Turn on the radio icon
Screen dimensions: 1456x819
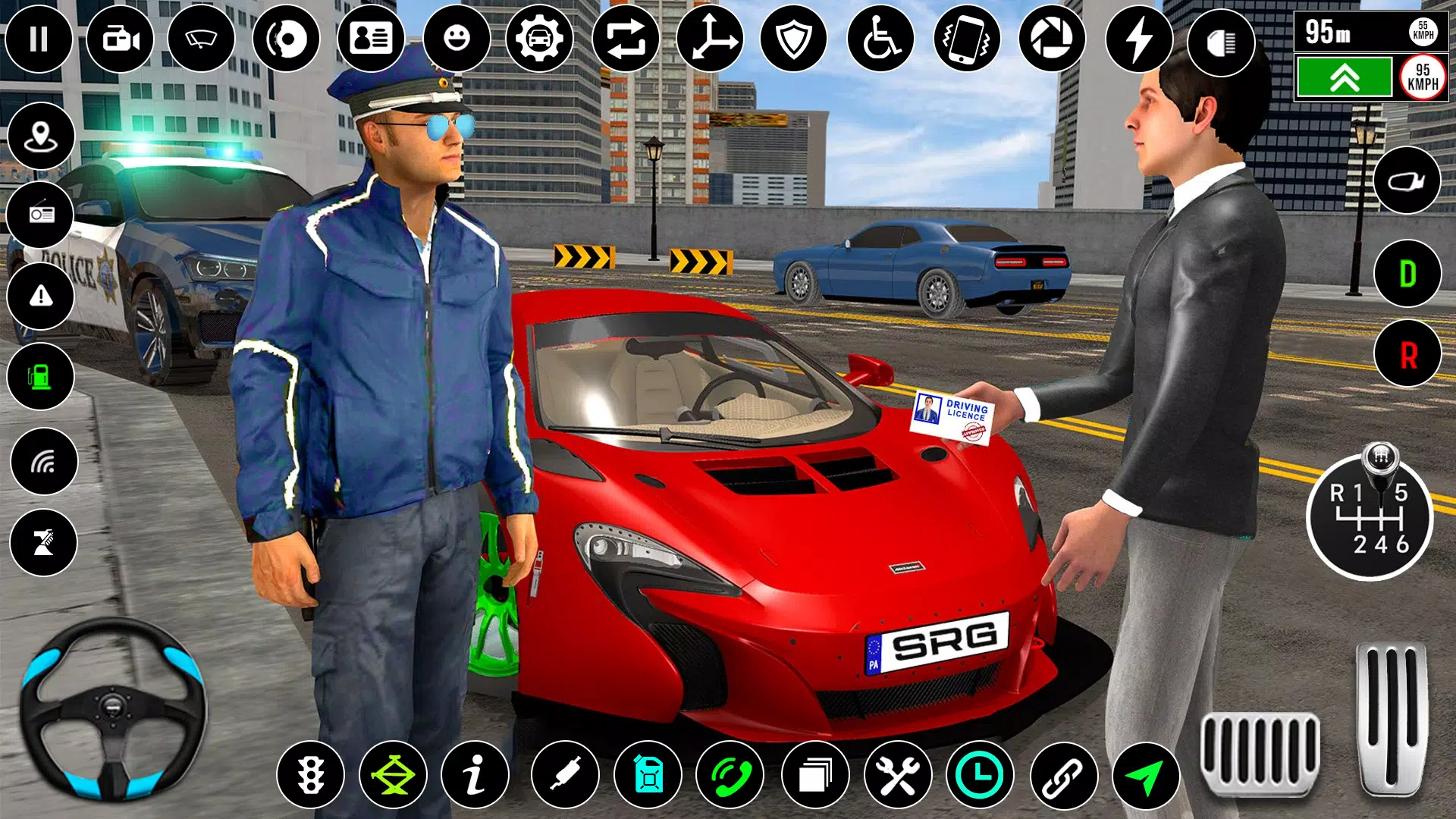41,215
